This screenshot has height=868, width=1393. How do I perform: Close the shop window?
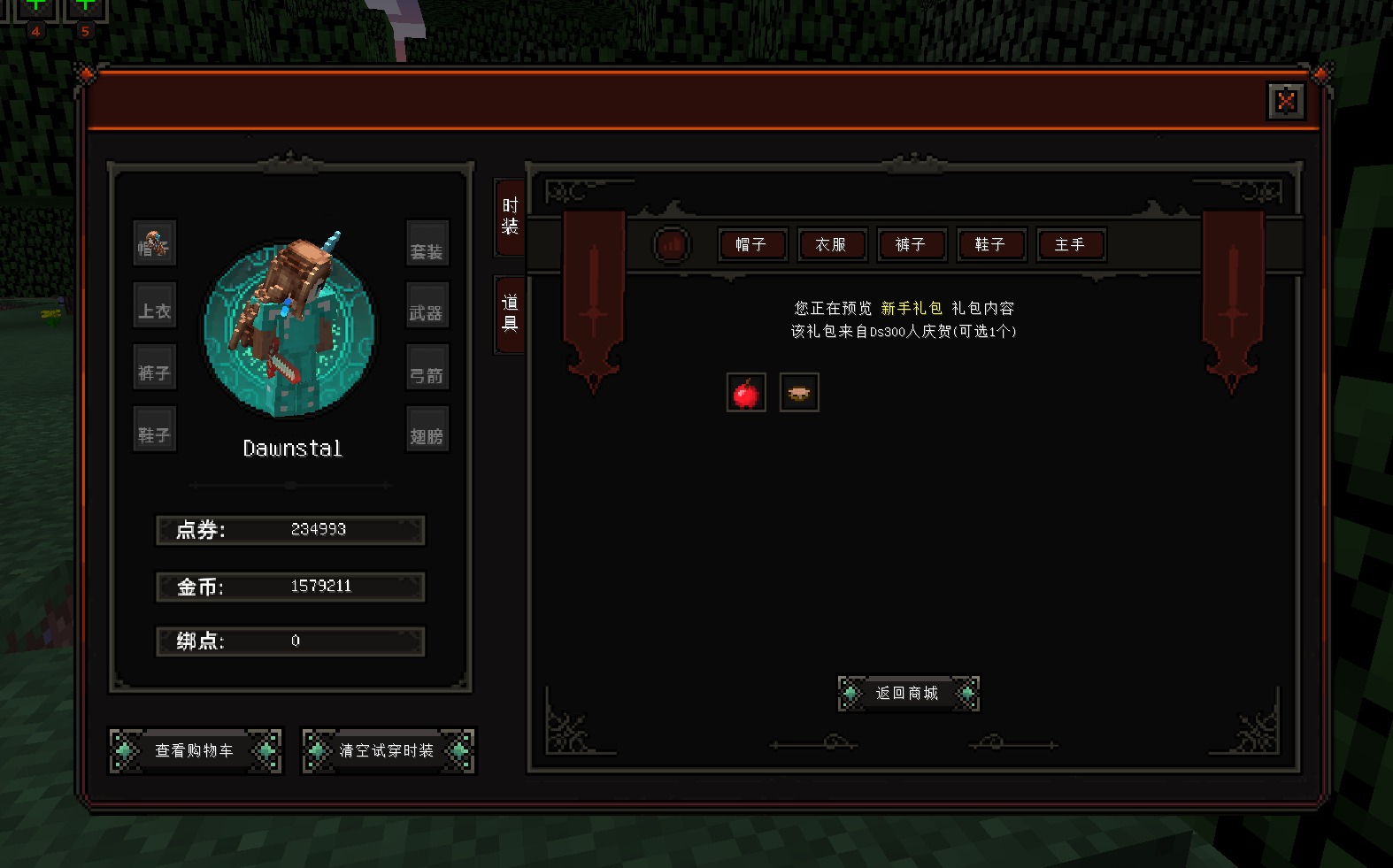1286,102
